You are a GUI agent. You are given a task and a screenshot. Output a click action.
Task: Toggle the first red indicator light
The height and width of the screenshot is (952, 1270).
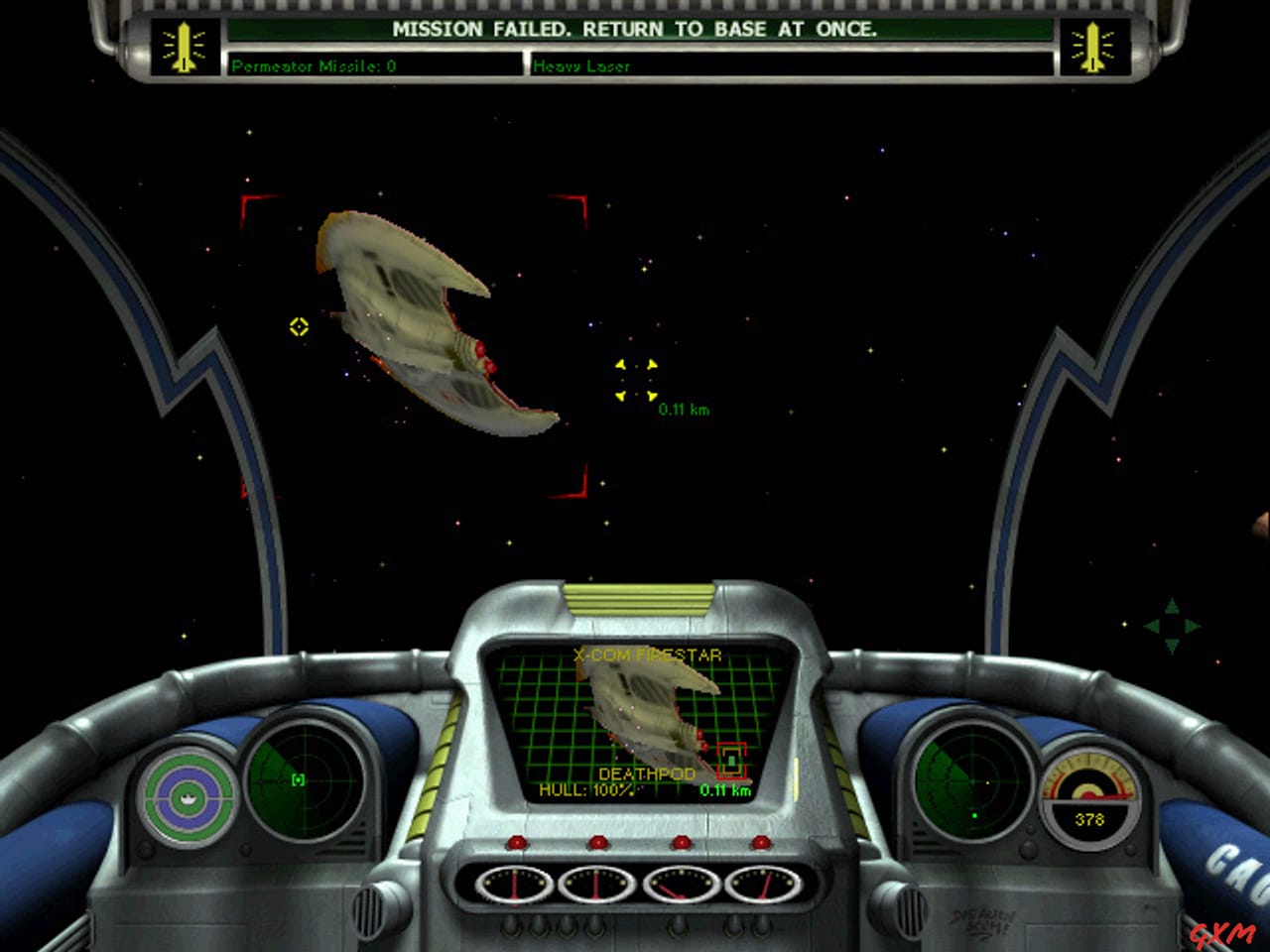(x=515, y=843)
